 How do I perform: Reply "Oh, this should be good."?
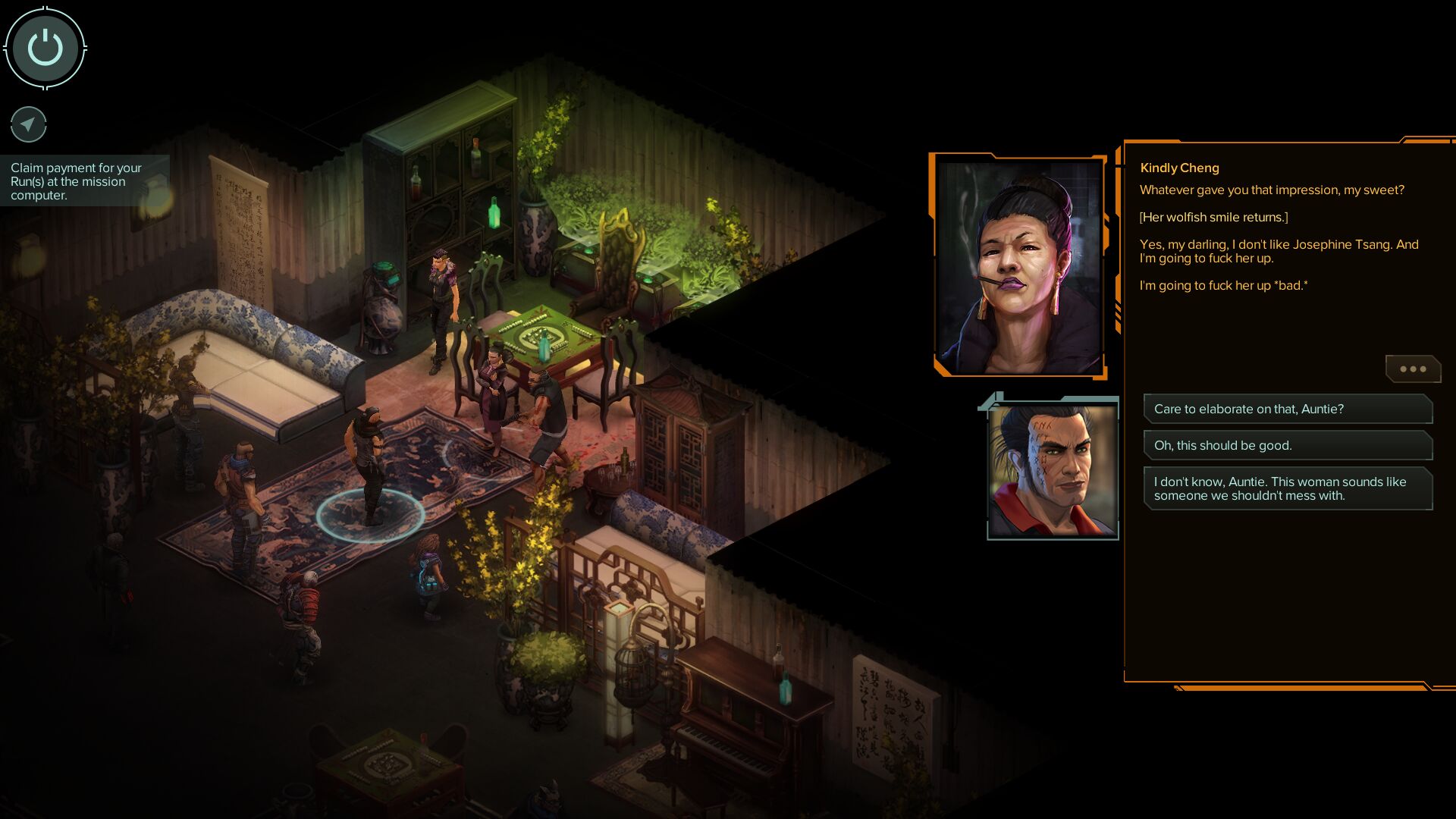click(1287, 445)
